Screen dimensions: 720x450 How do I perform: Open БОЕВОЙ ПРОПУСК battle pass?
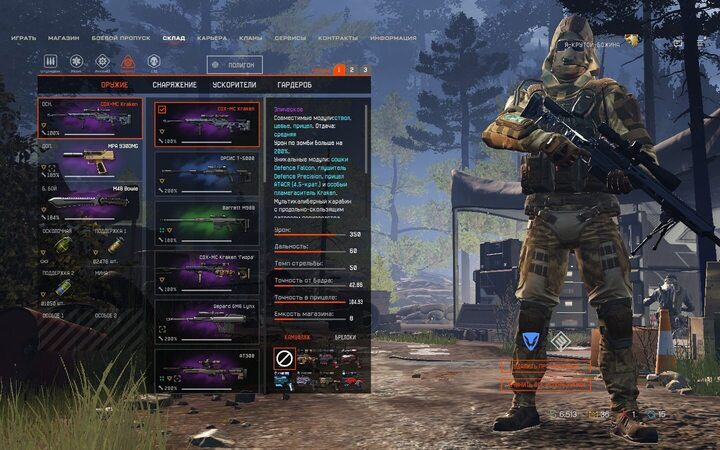[x=121, y=38]
